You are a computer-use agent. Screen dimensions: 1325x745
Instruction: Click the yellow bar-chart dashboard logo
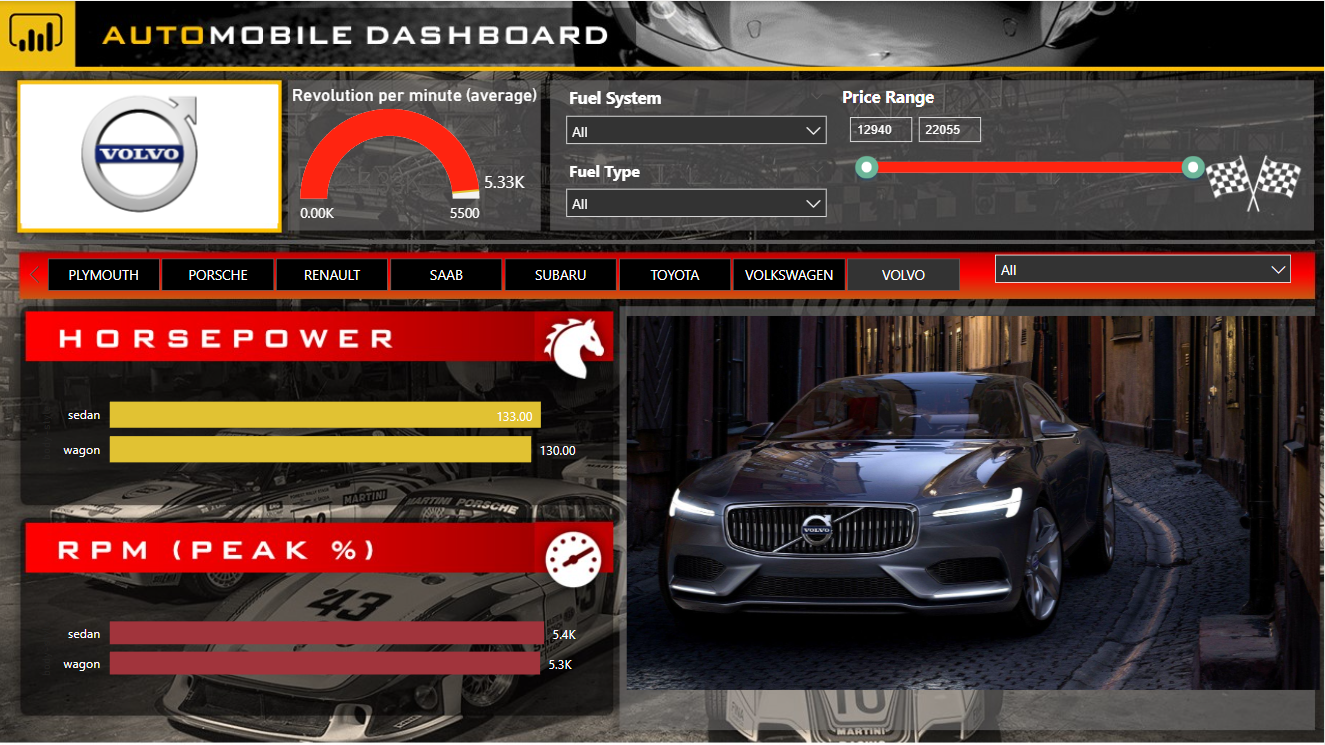(36, 32)
